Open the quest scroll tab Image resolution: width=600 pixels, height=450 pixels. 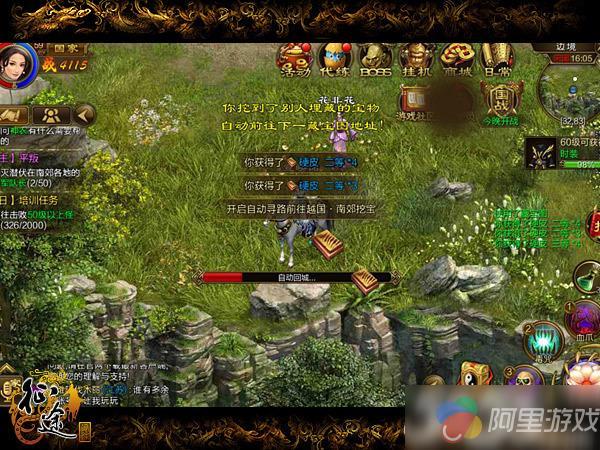click(20, 114)
